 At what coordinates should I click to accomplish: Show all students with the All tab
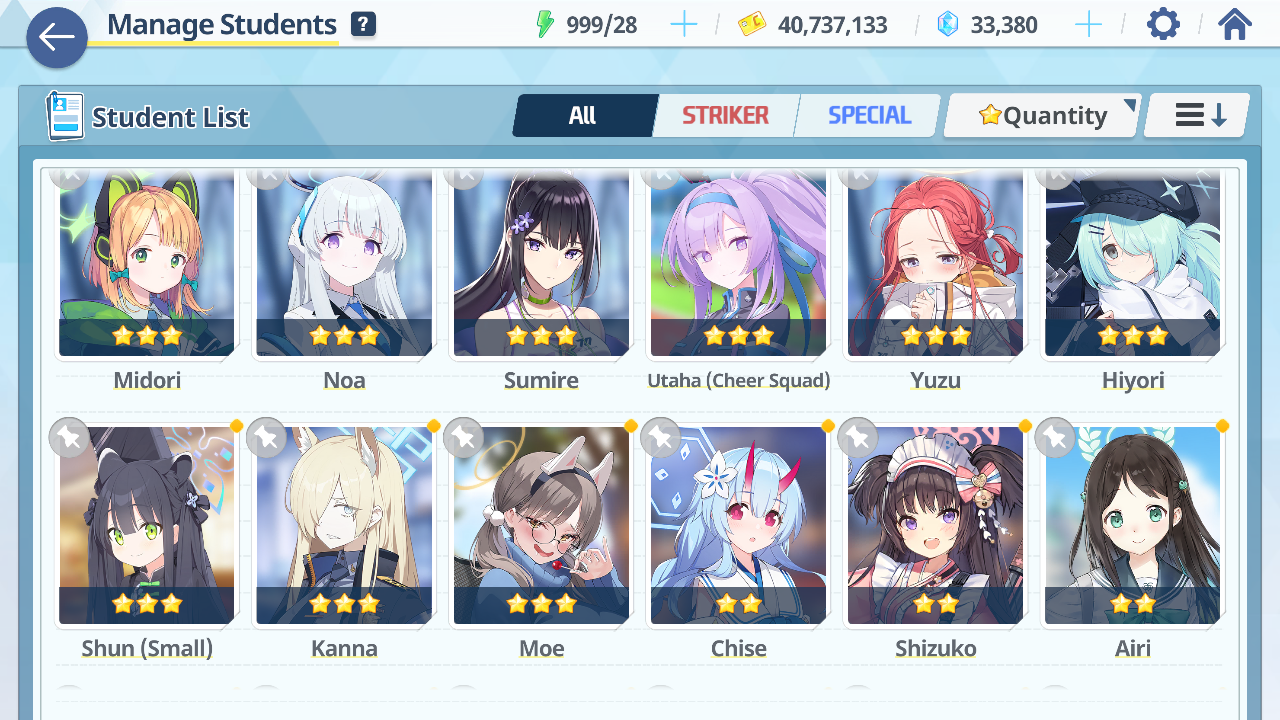point(583,116)
